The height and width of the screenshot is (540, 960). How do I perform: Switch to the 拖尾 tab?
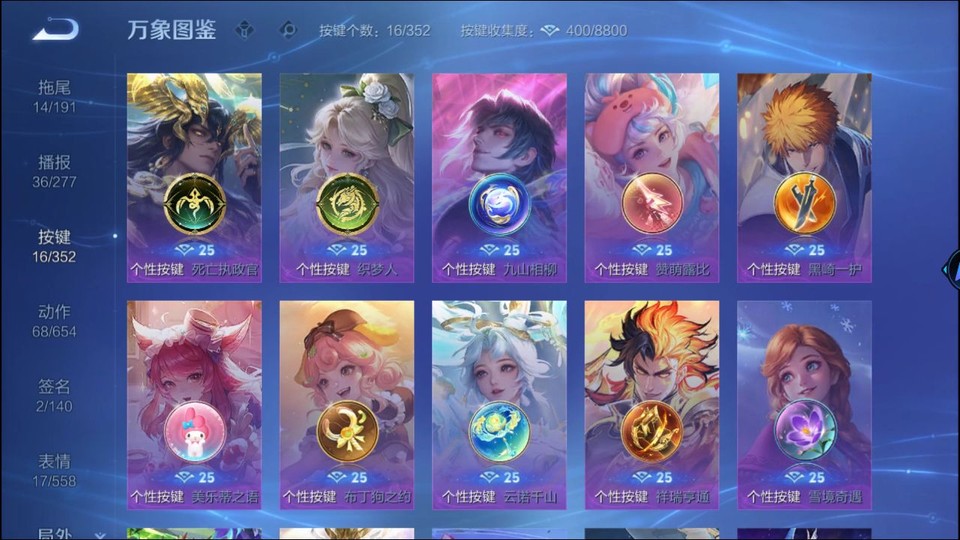click(55, 96)
